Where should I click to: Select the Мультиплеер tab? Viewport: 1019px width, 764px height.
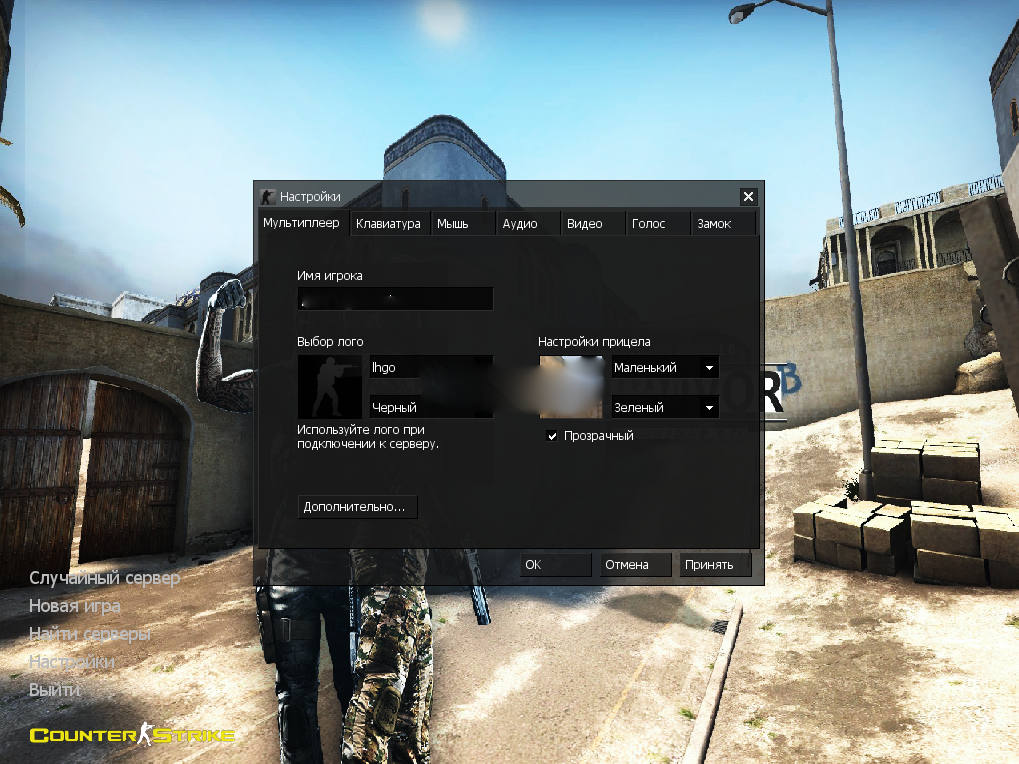click(x=301, y=223)
